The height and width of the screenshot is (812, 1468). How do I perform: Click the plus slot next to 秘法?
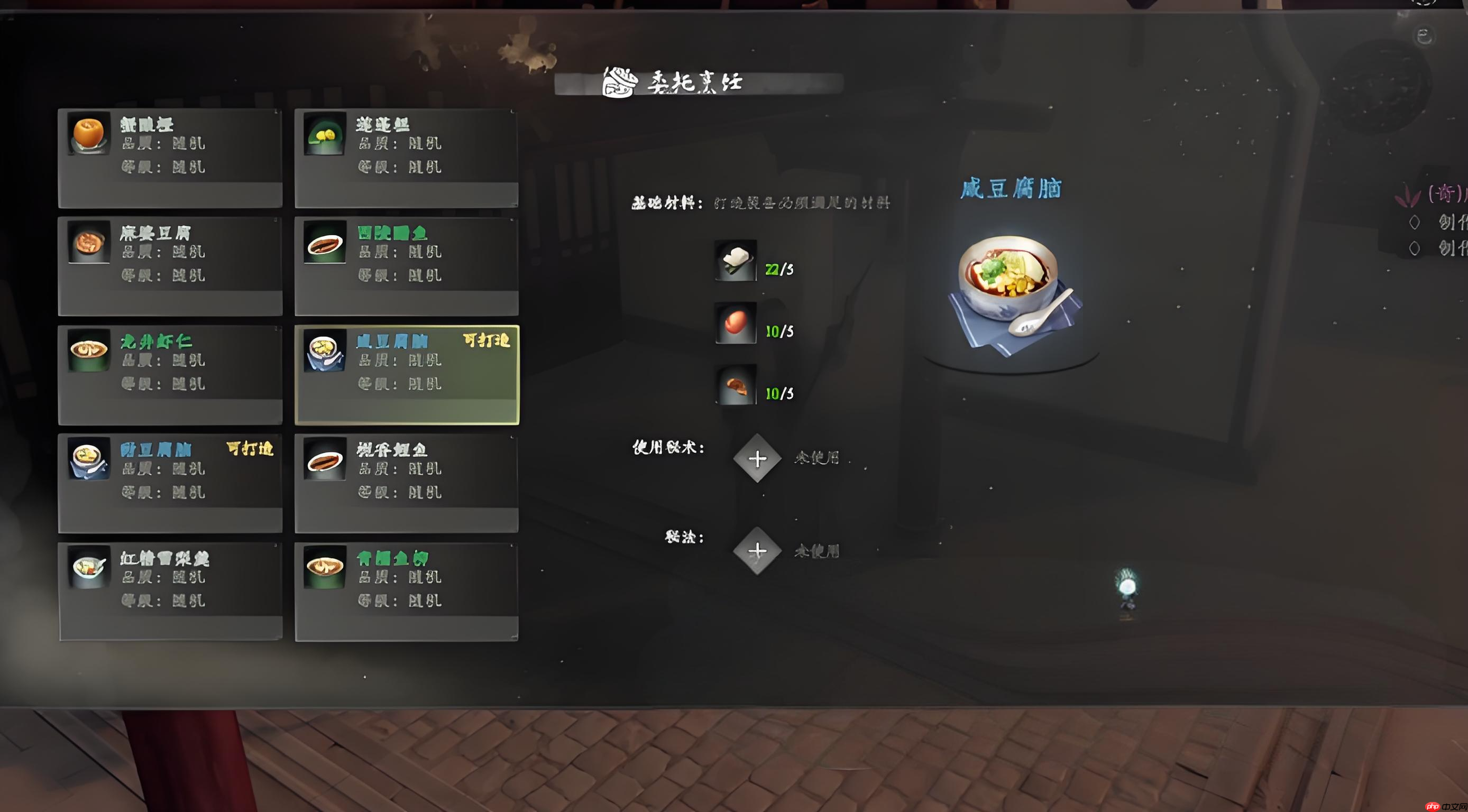758,550
